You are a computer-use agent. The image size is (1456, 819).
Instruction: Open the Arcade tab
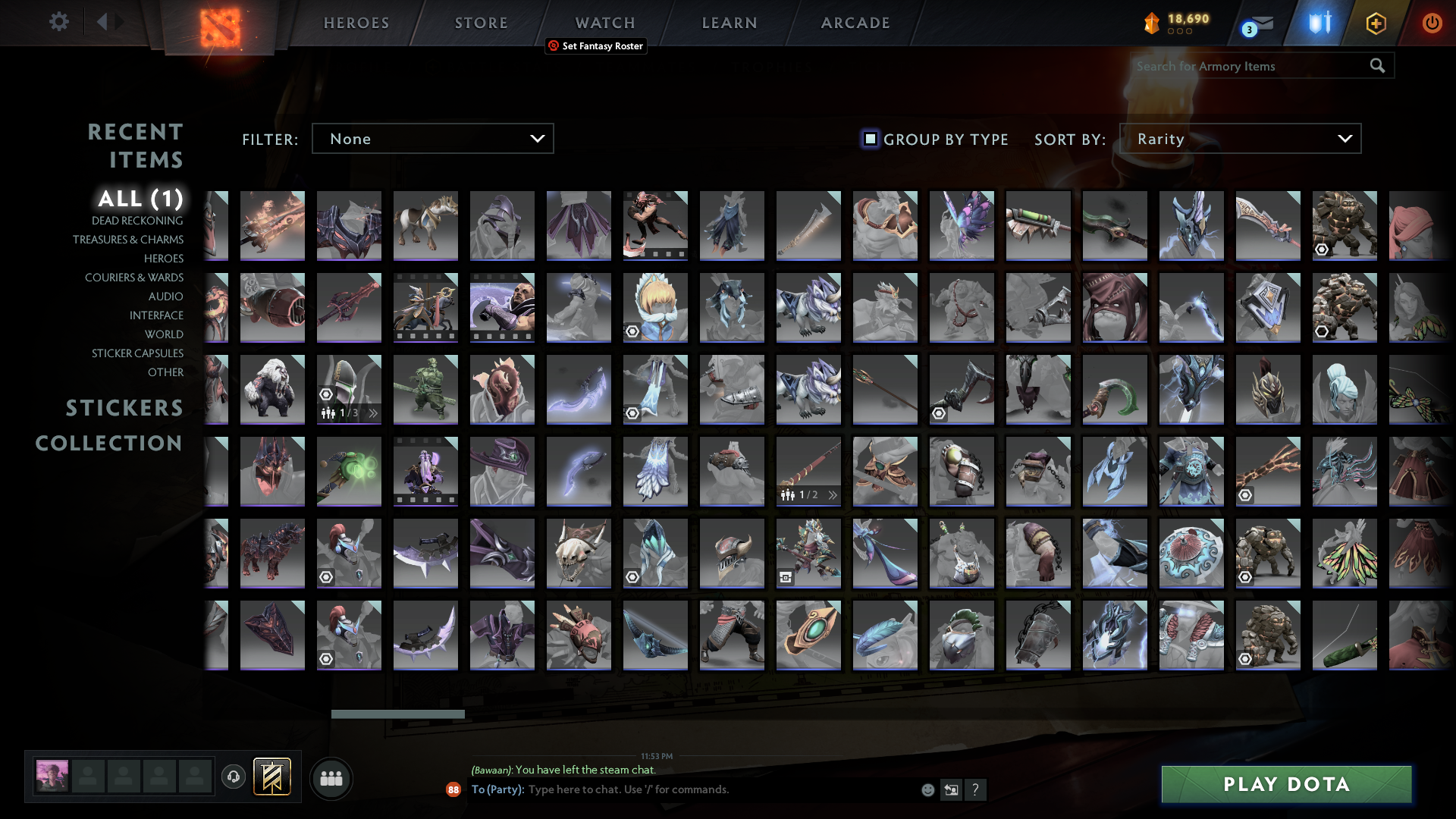click(855, 23)
